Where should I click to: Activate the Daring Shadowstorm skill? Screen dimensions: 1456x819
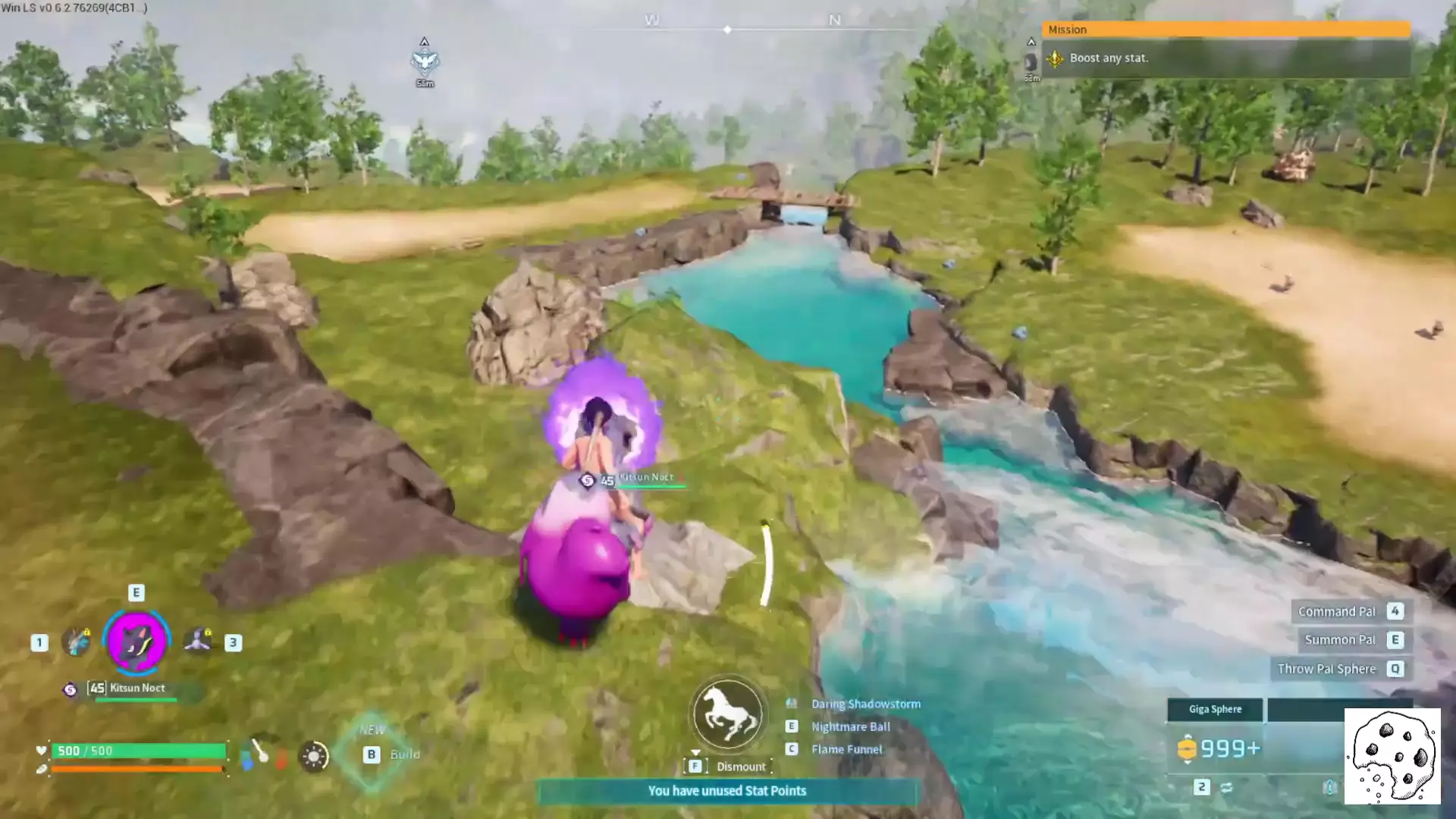click(x=865, y=704)
